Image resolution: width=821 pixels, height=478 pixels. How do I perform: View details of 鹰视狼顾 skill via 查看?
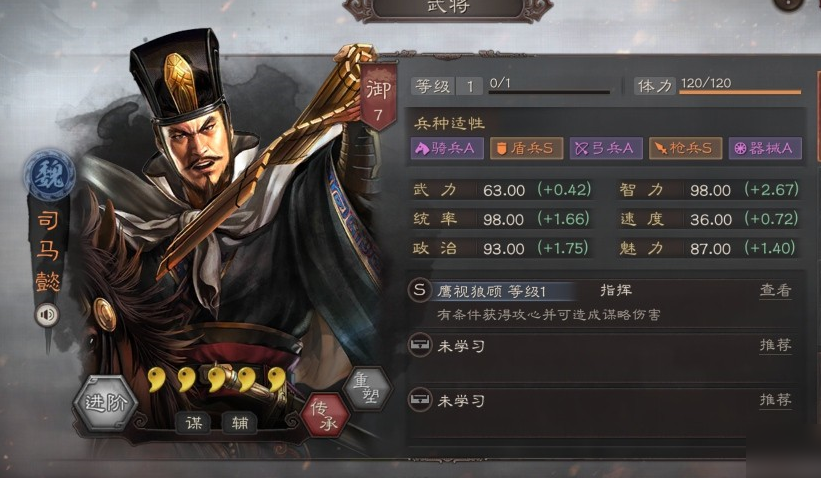(x=775, y=291)
